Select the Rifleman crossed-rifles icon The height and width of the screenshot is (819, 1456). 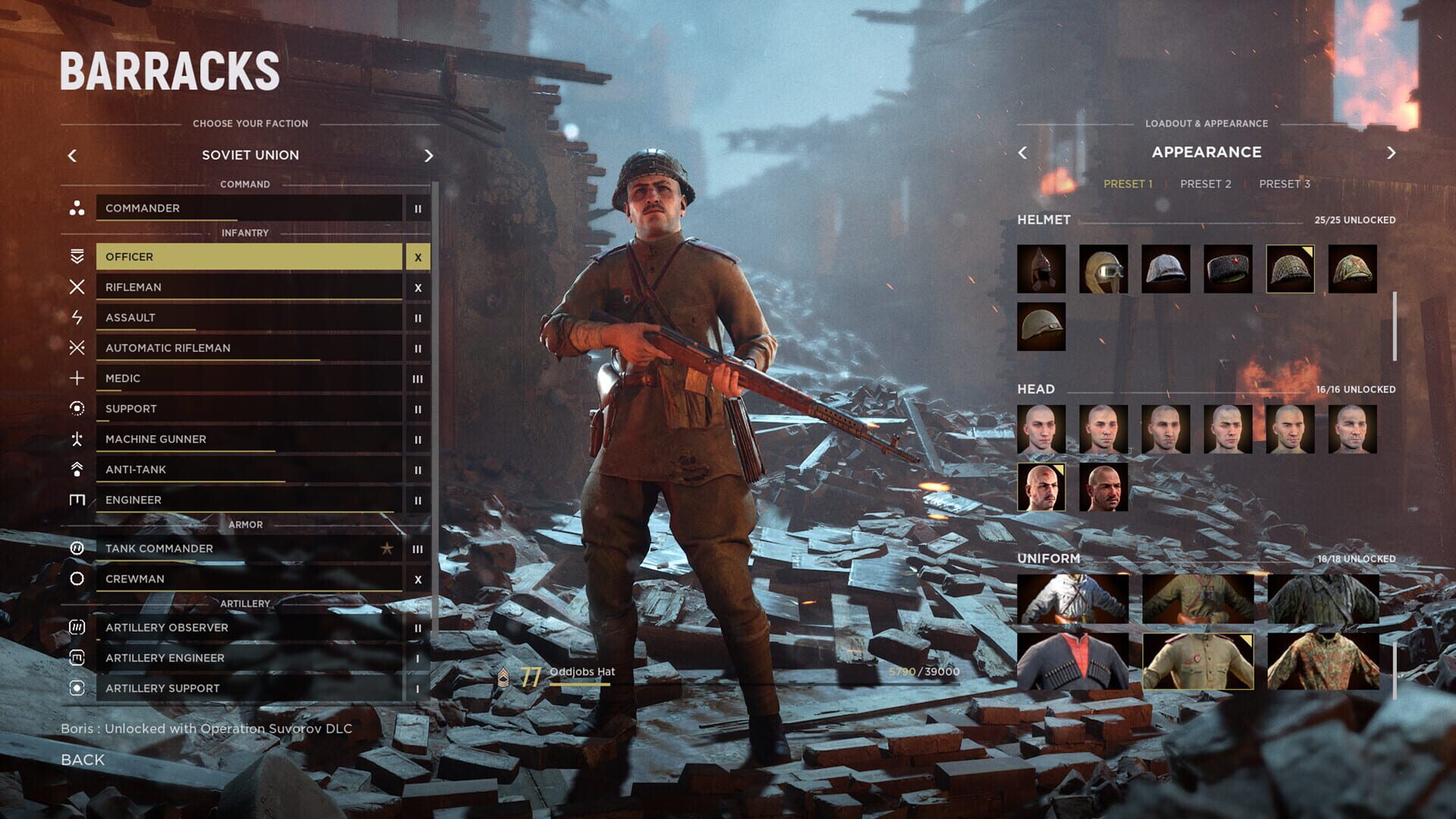(76, 287)
